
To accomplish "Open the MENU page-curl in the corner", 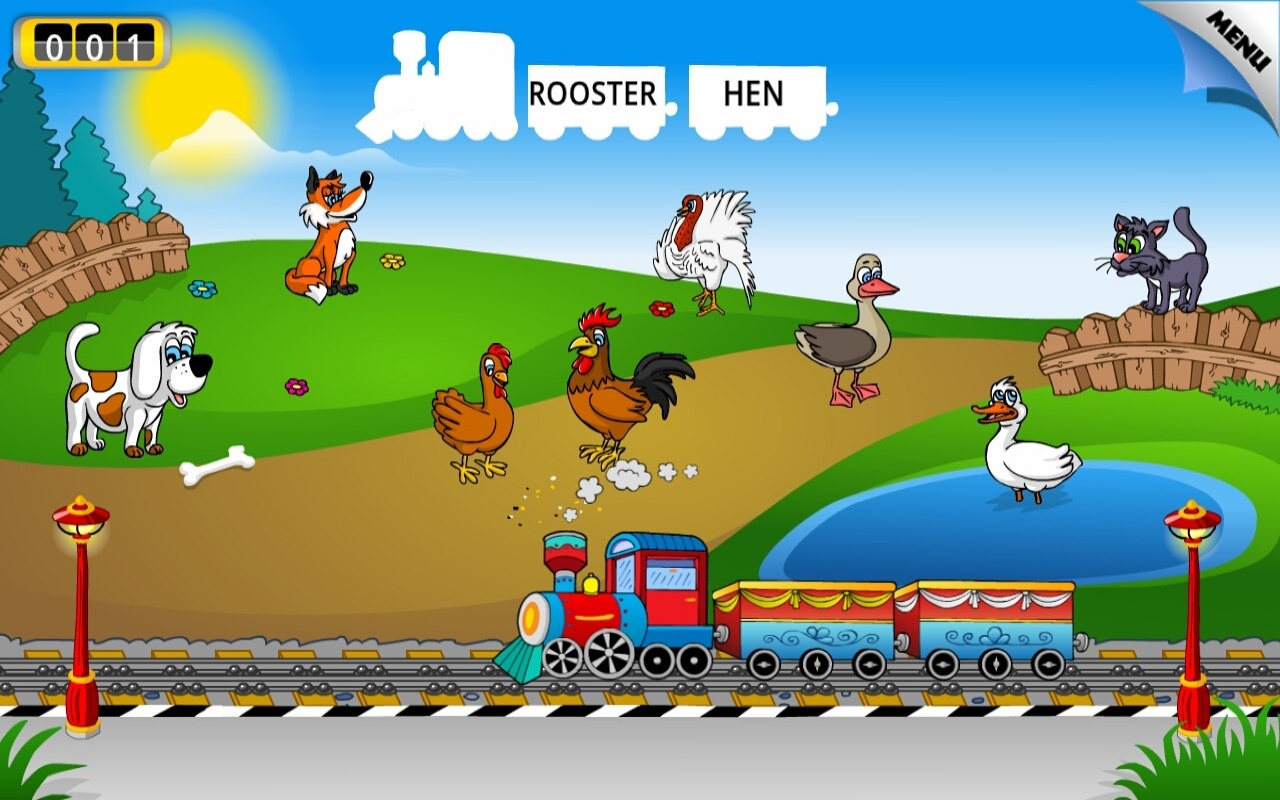I will [x=1240, y=35].
